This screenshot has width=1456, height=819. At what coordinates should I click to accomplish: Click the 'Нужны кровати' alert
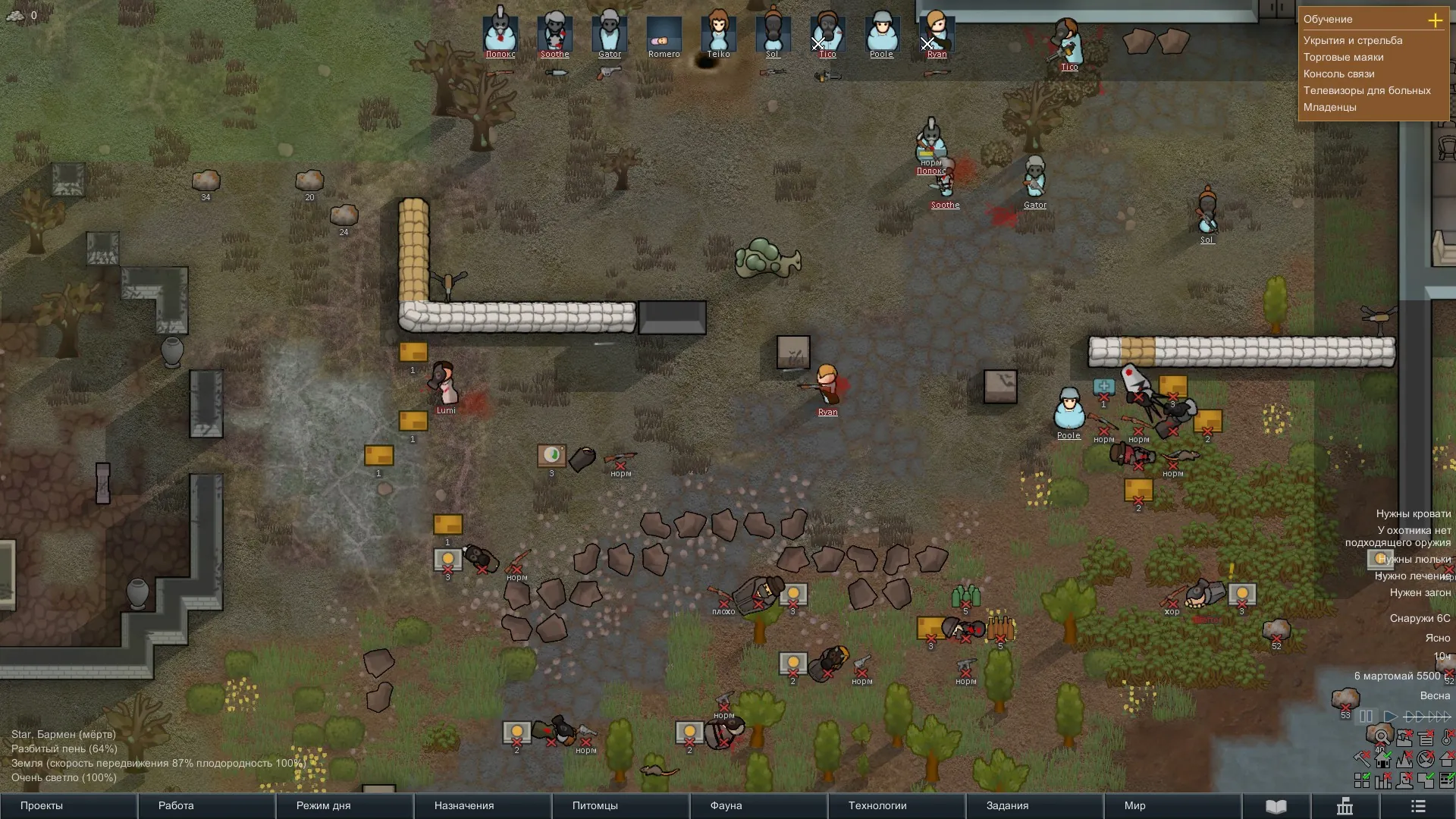click(x=1413, y=513)
